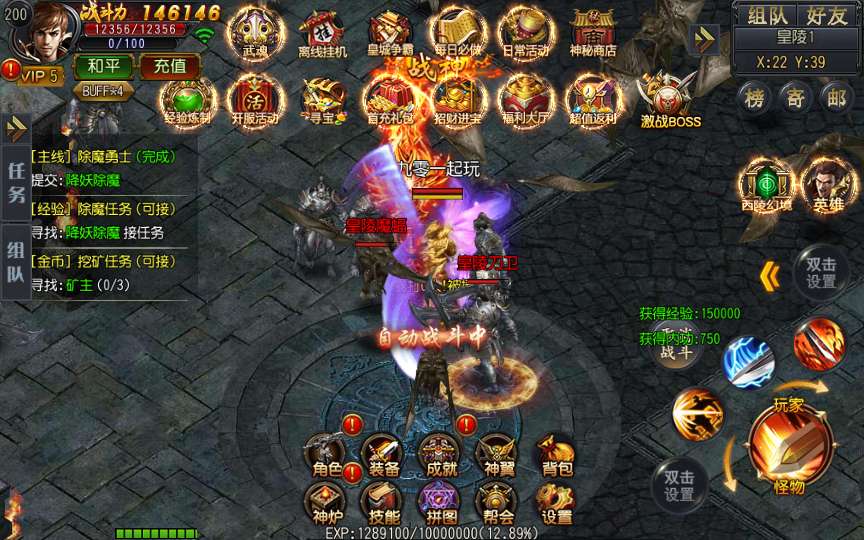Open the 榜 ranking button
This screenshot has width=864, height=540.
[x=755, y=97]
